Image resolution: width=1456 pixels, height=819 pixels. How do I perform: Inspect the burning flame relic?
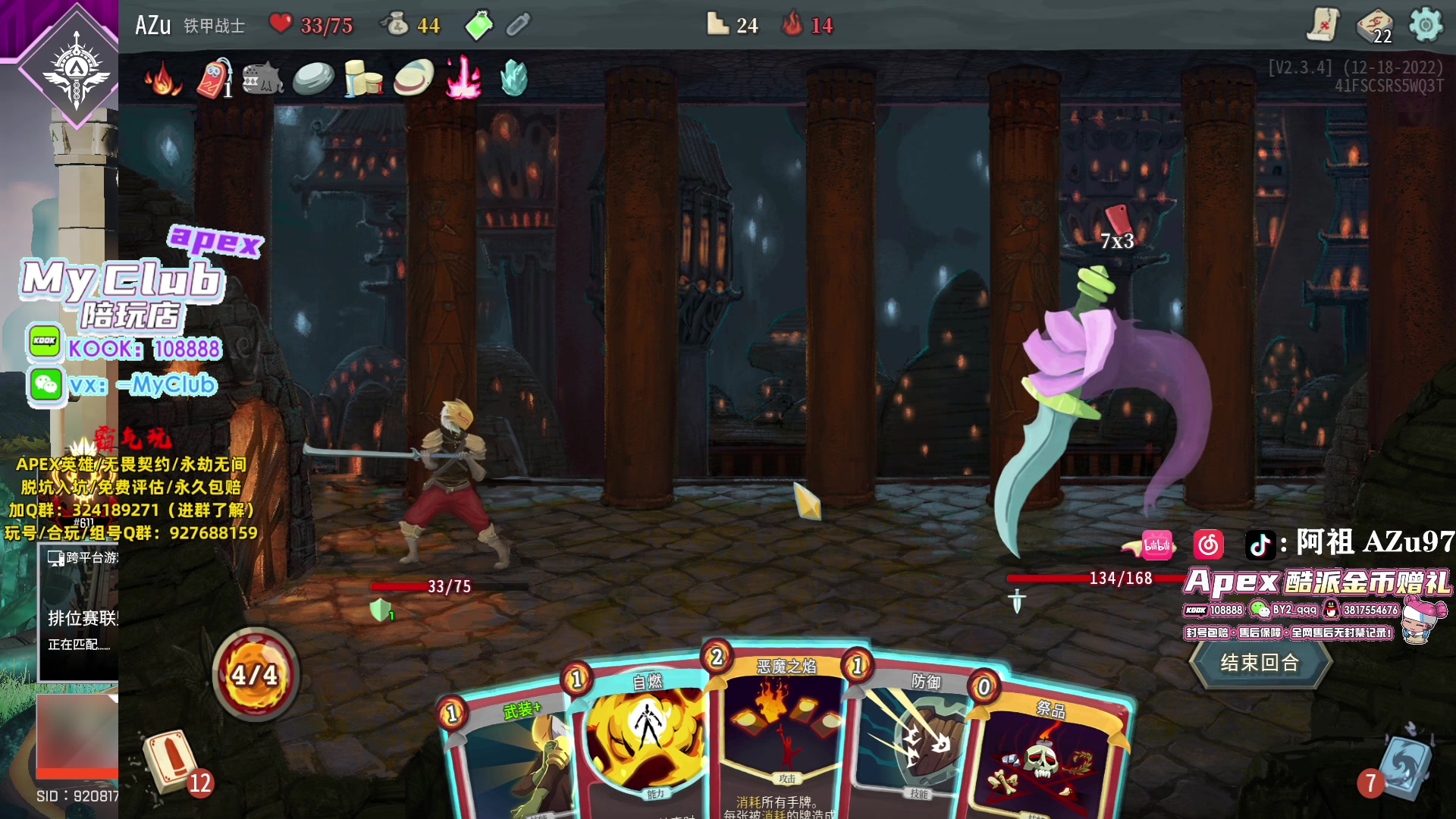click(x=162, y=79)
